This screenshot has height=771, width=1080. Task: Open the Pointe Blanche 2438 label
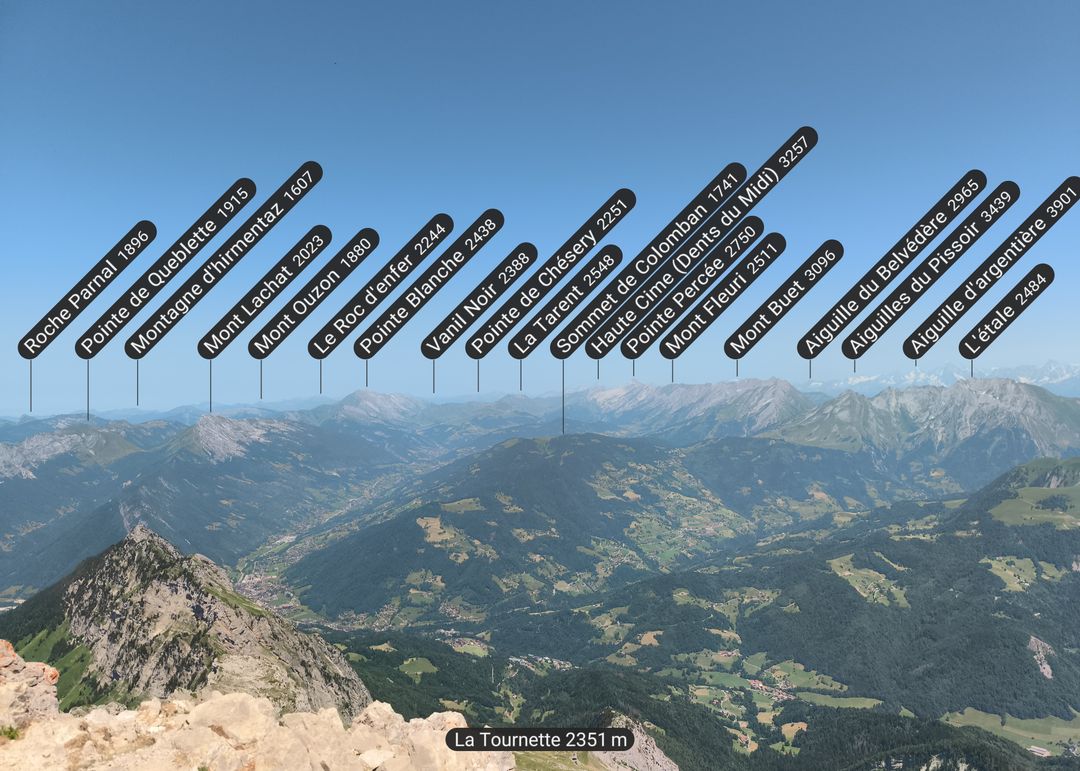428,284
